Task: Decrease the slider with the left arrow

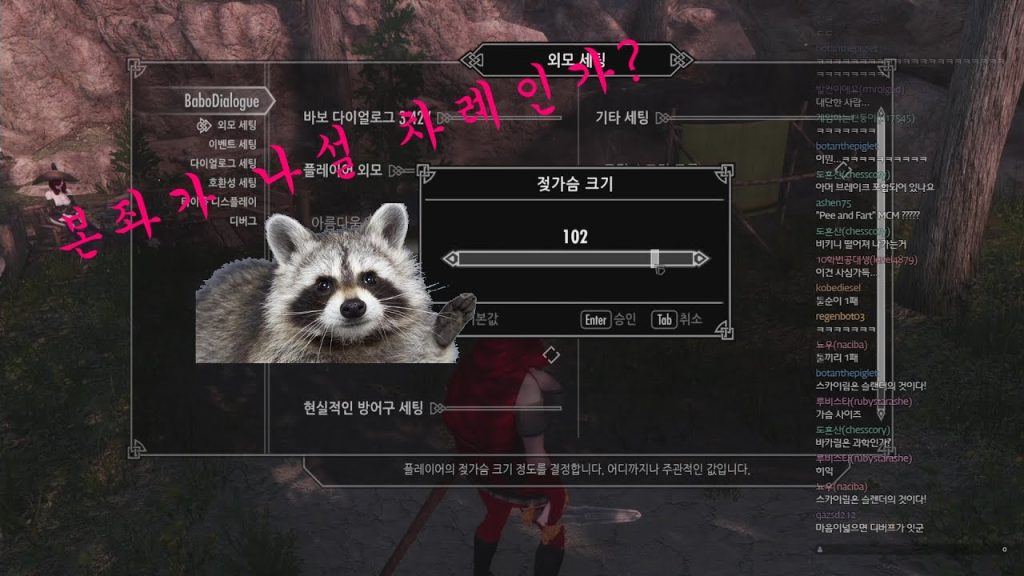Action: (x=451, y=259)
